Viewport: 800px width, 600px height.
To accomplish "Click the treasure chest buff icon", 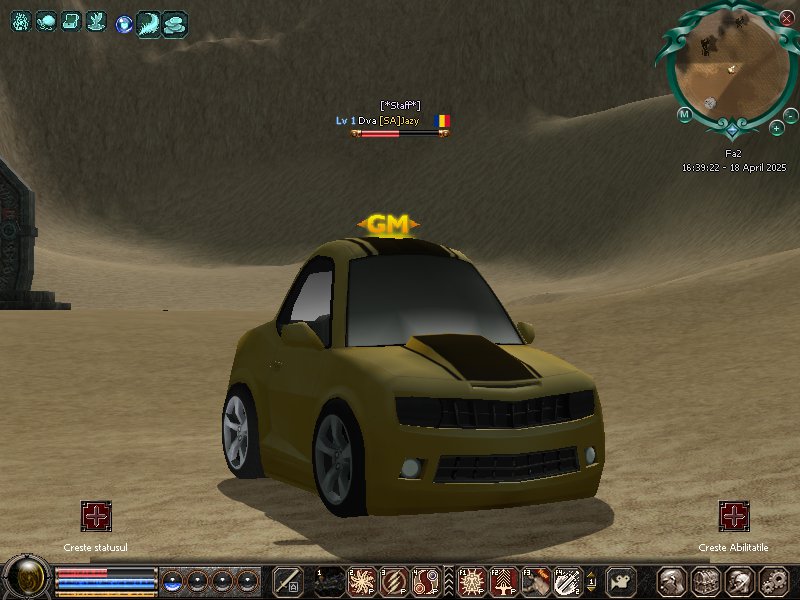I will point(71,21).
